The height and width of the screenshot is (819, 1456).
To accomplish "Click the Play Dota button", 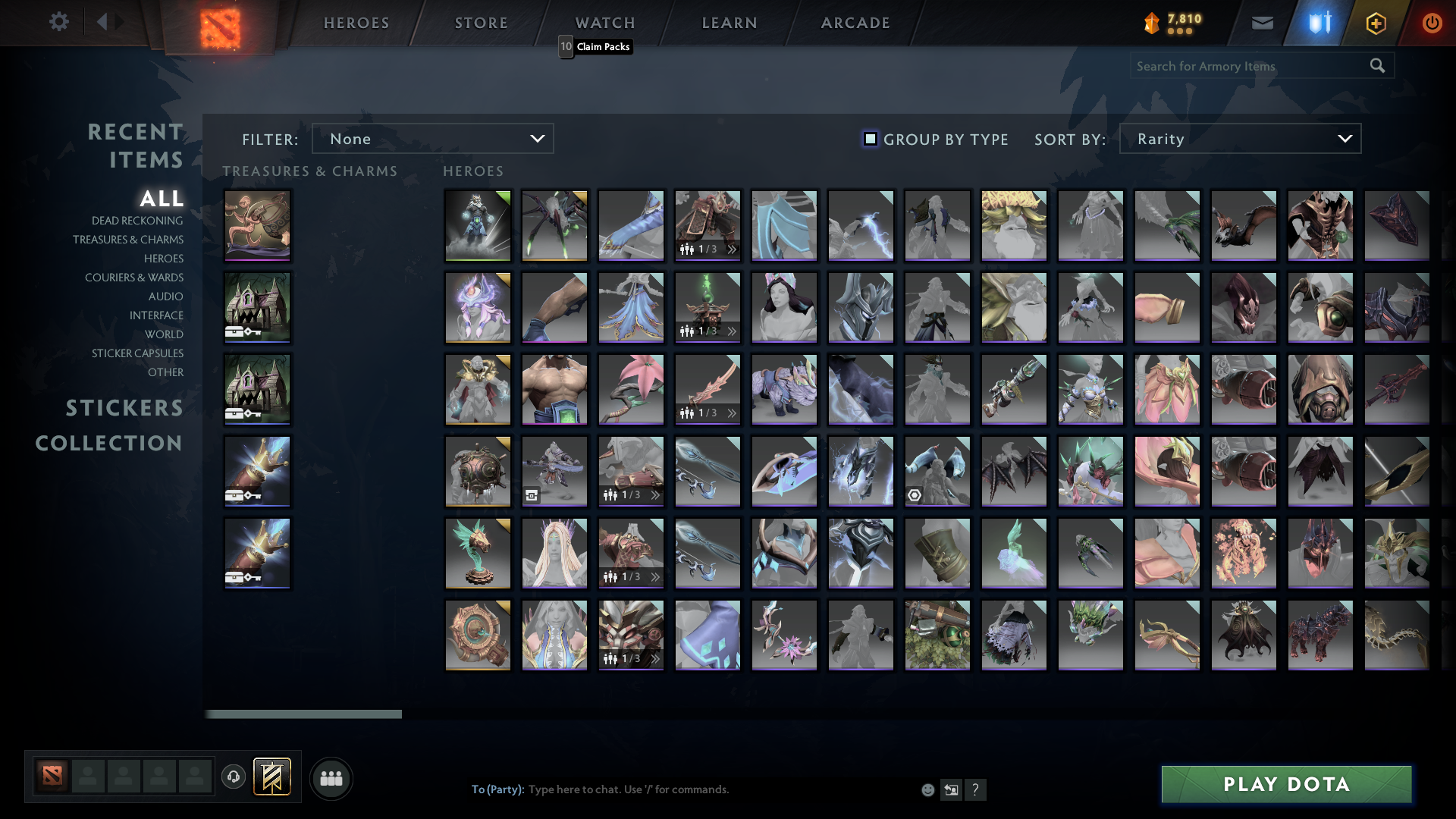I will point(1285,784).
